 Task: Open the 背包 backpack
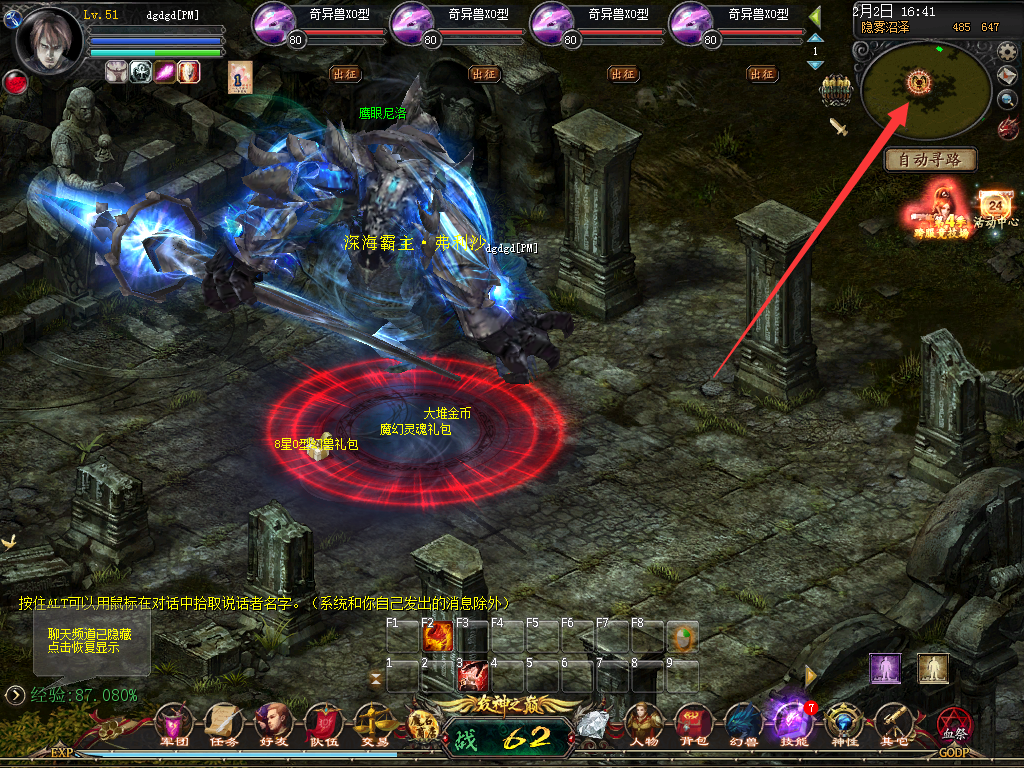point(693,722)
